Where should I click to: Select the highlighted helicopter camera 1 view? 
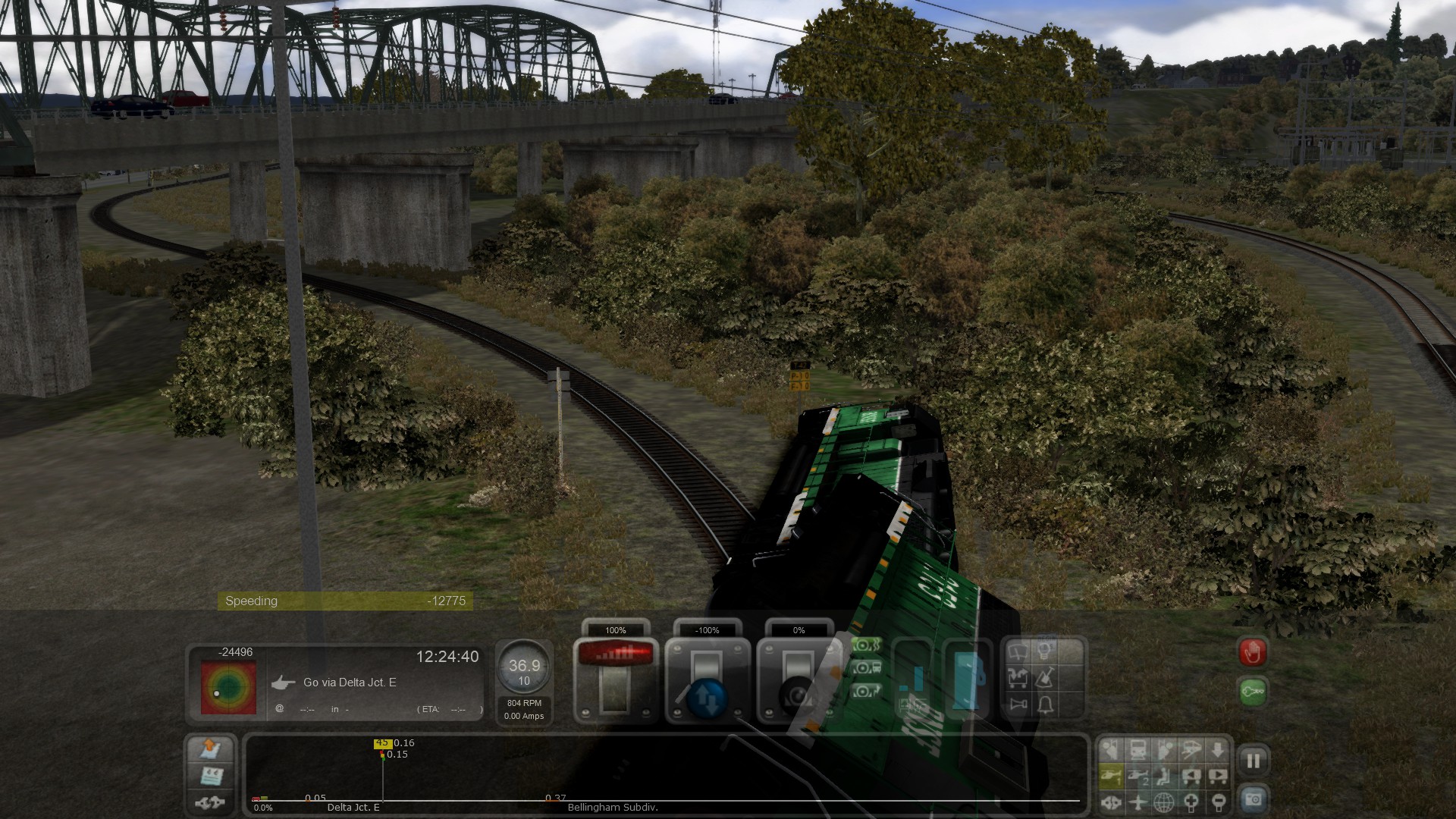[1111, 776]
